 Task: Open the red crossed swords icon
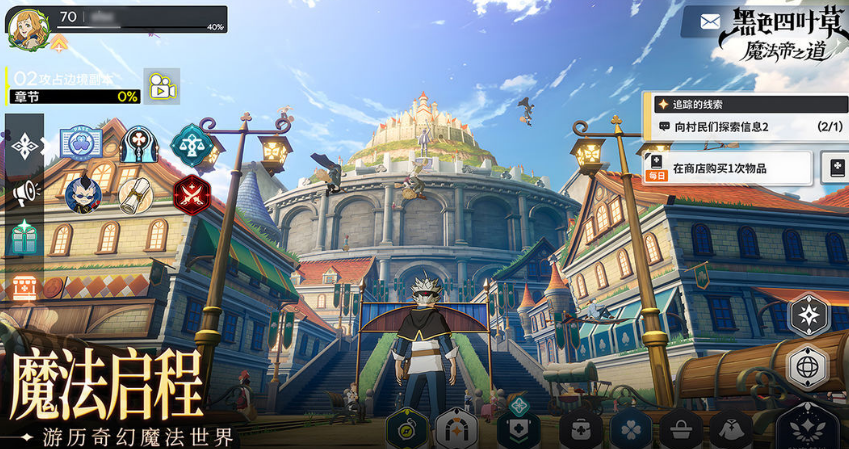click(188, 195)
